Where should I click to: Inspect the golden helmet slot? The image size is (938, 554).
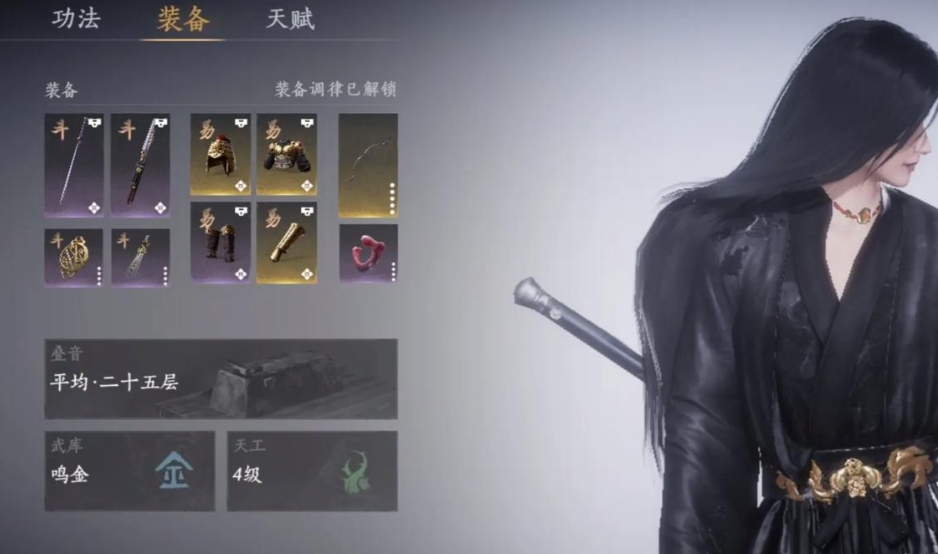[x=220, y=154]
